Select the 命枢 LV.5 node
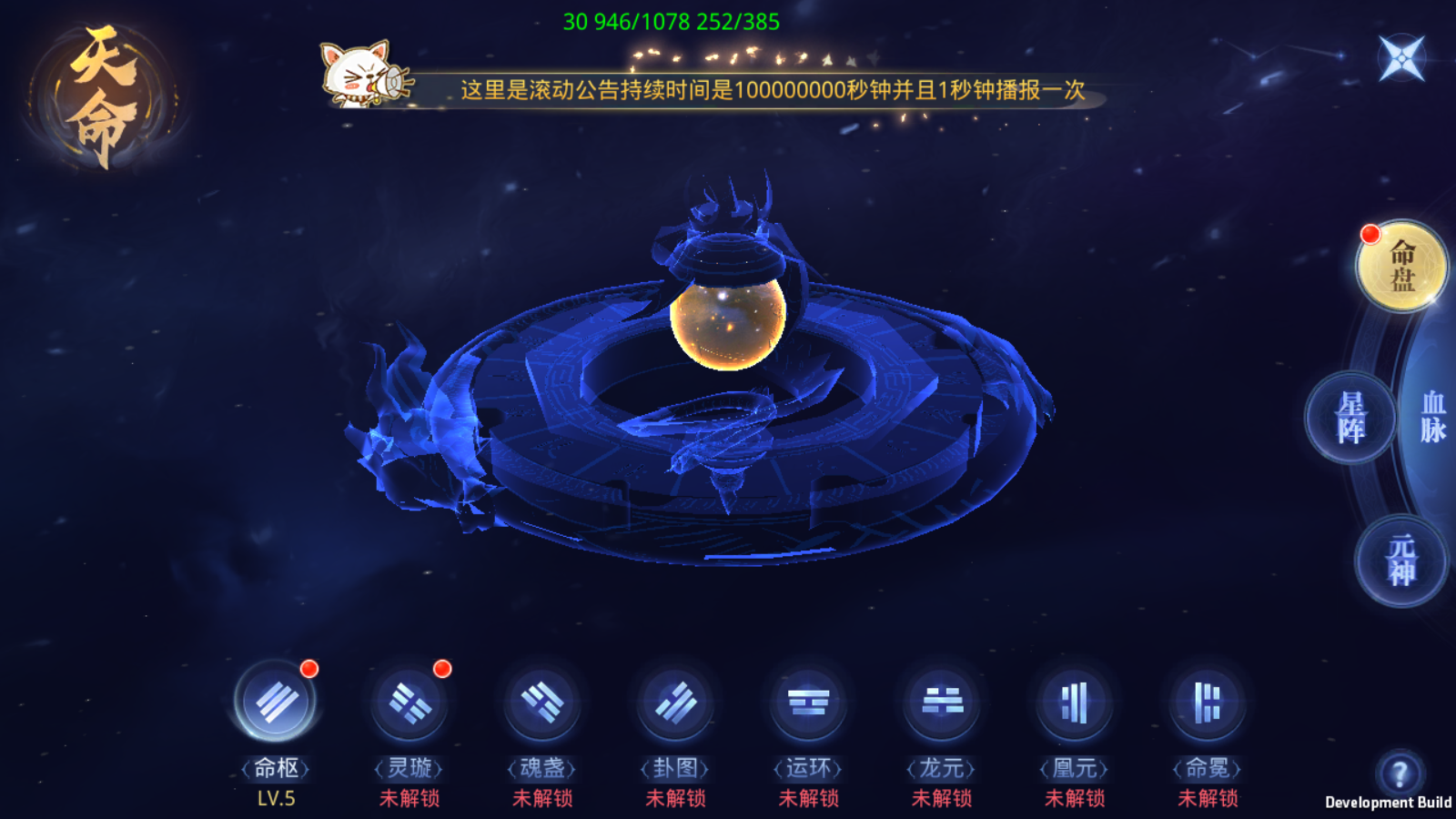Viewport: 1456px width, 819px height. 276,703
